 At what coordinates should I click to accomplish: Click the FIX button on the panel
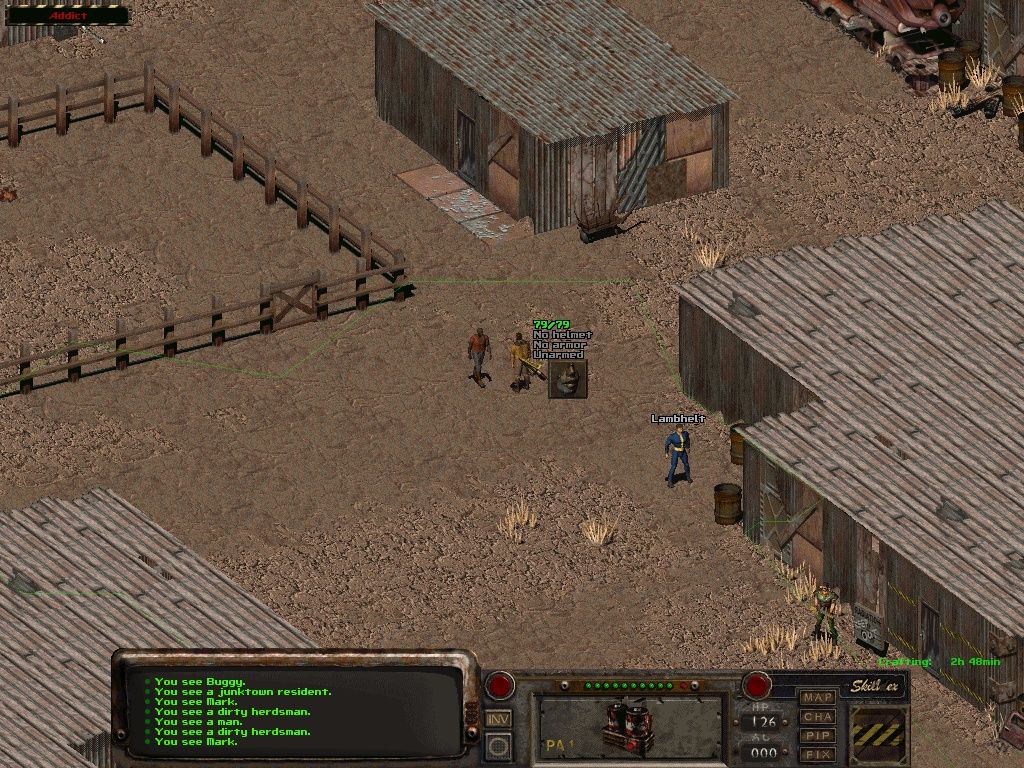pyautogui.click(x=818, y=753)
